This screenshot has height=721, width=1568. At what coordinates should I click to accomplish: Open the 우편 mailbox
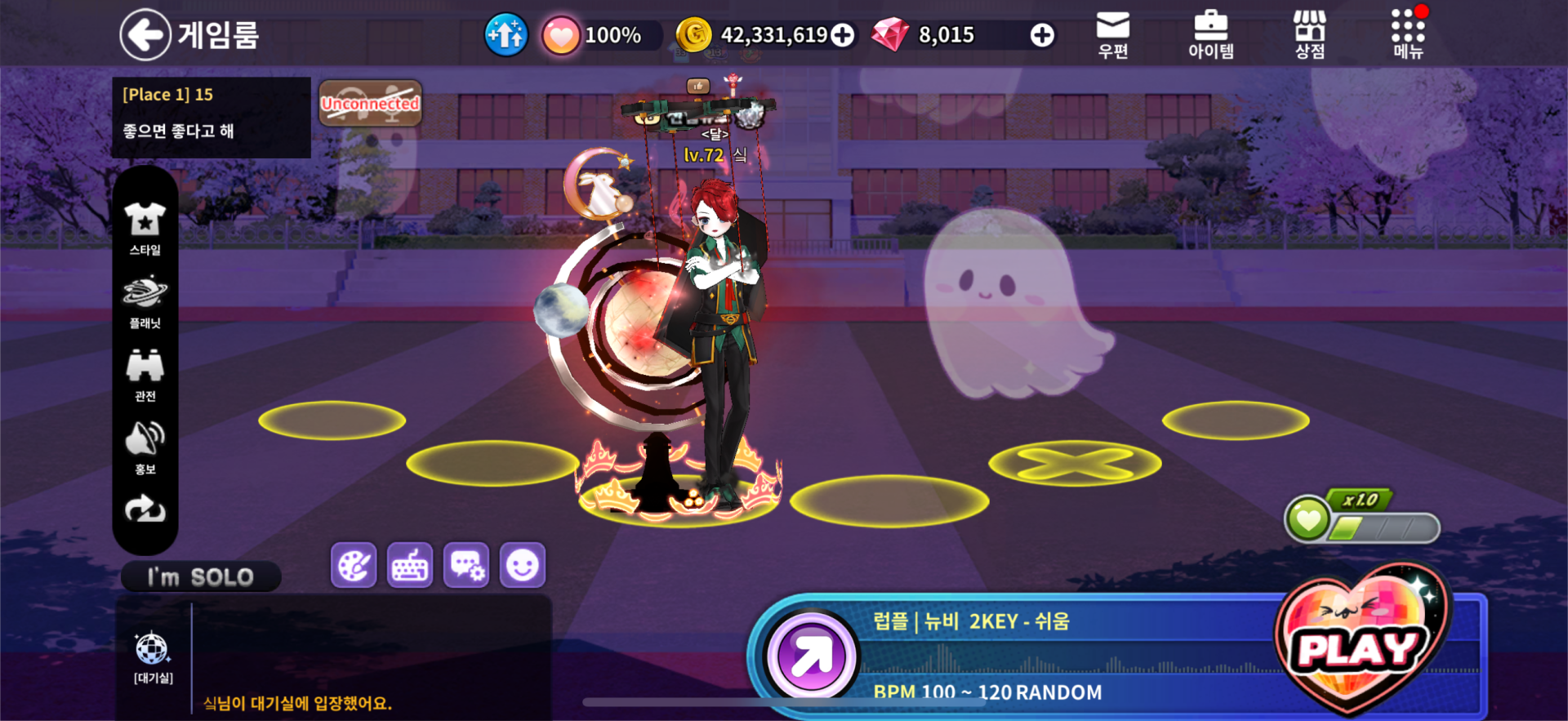(x=1112, y=35)
